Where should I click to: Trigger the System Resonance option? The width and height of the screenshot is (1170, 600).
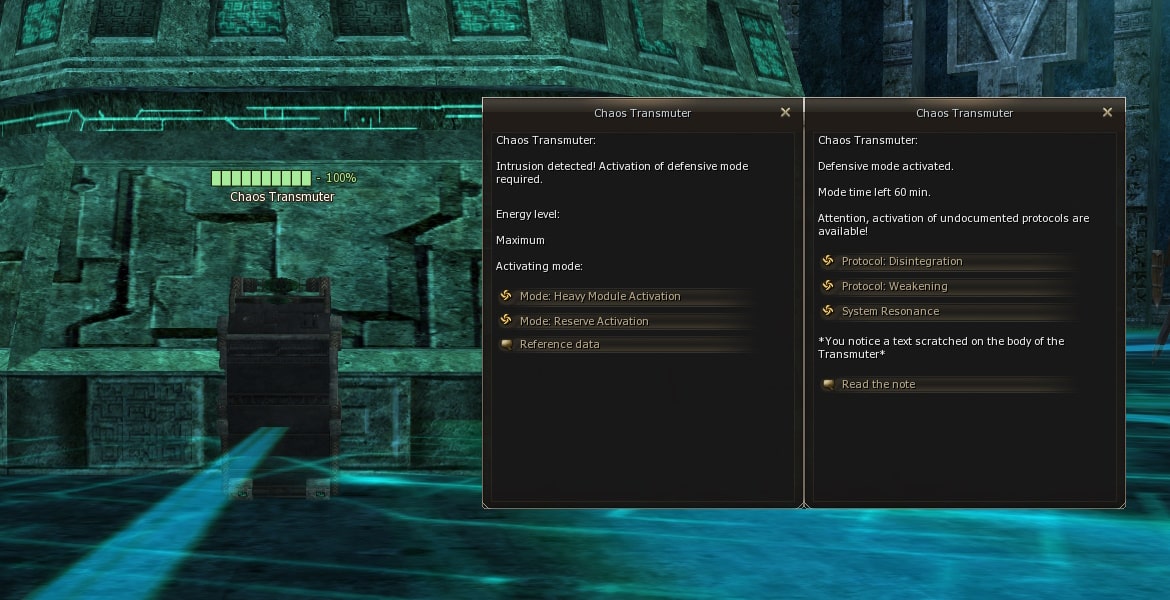pos(890,311)
